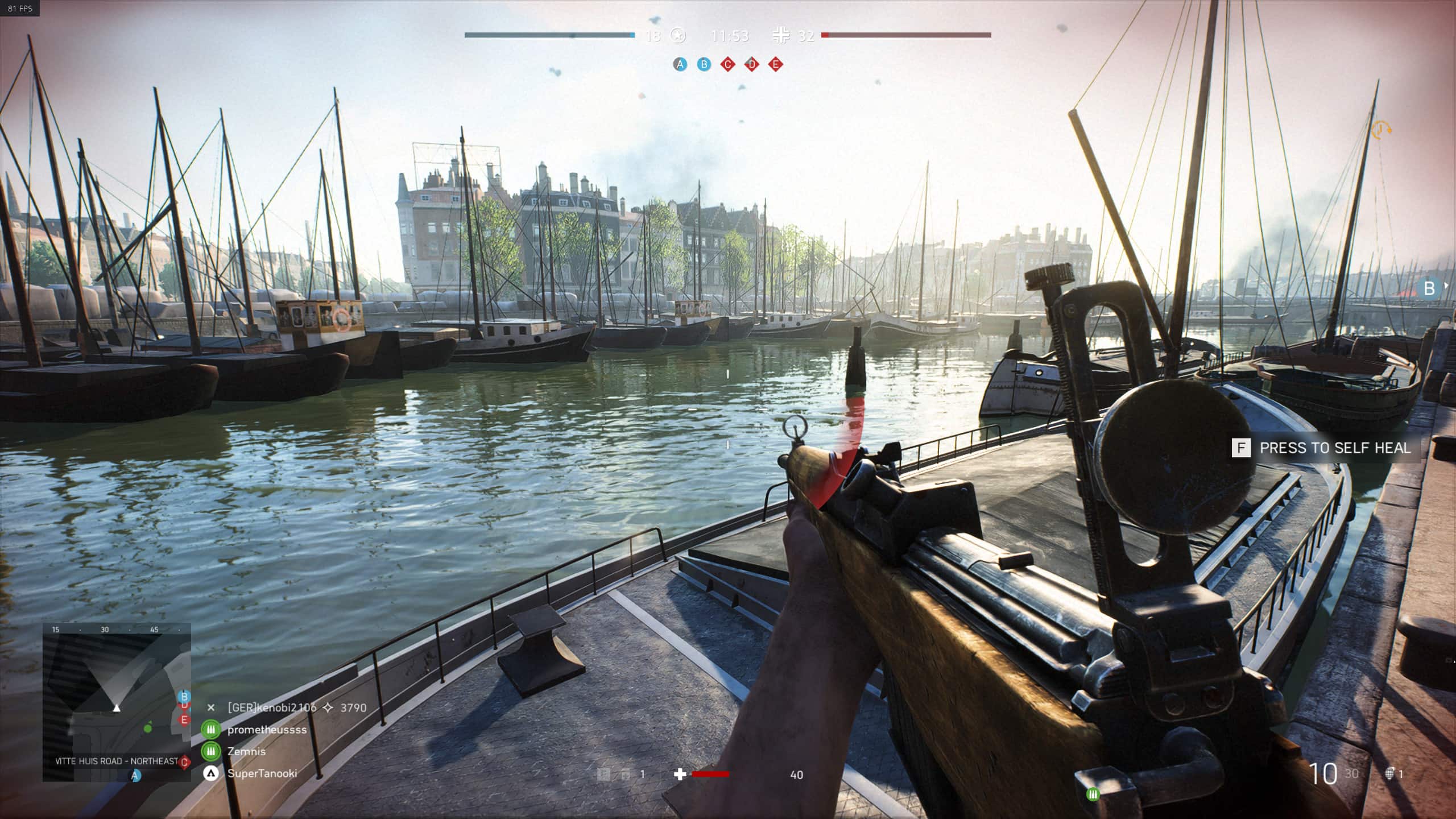
Task: Select squad leader [GER]kenobi2106 in squad list
Action: pyautogui.click(x=271, y=708)
